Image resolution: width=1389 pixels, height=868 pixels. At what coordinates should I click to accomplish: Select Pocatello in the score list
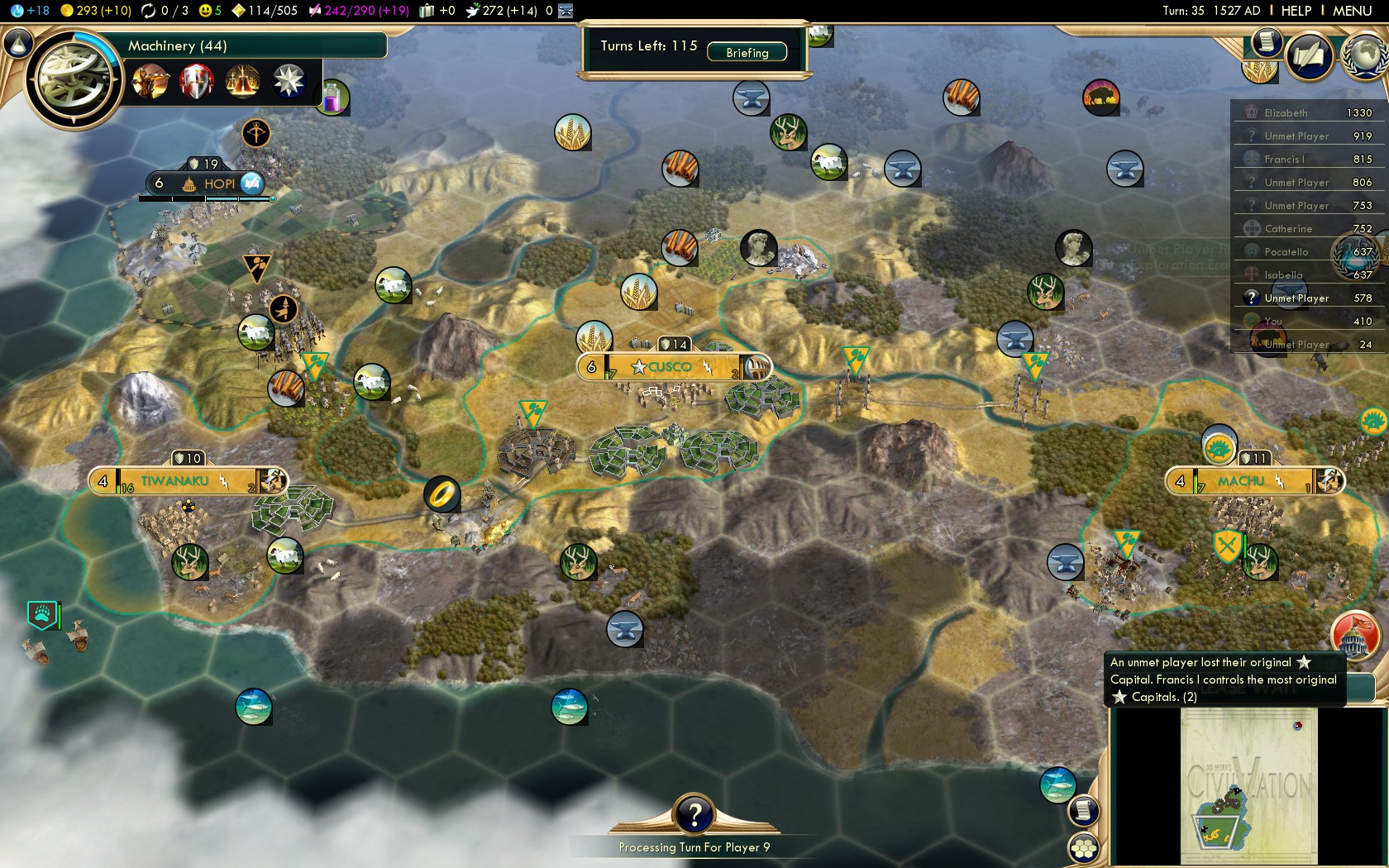coord(1286,251)
